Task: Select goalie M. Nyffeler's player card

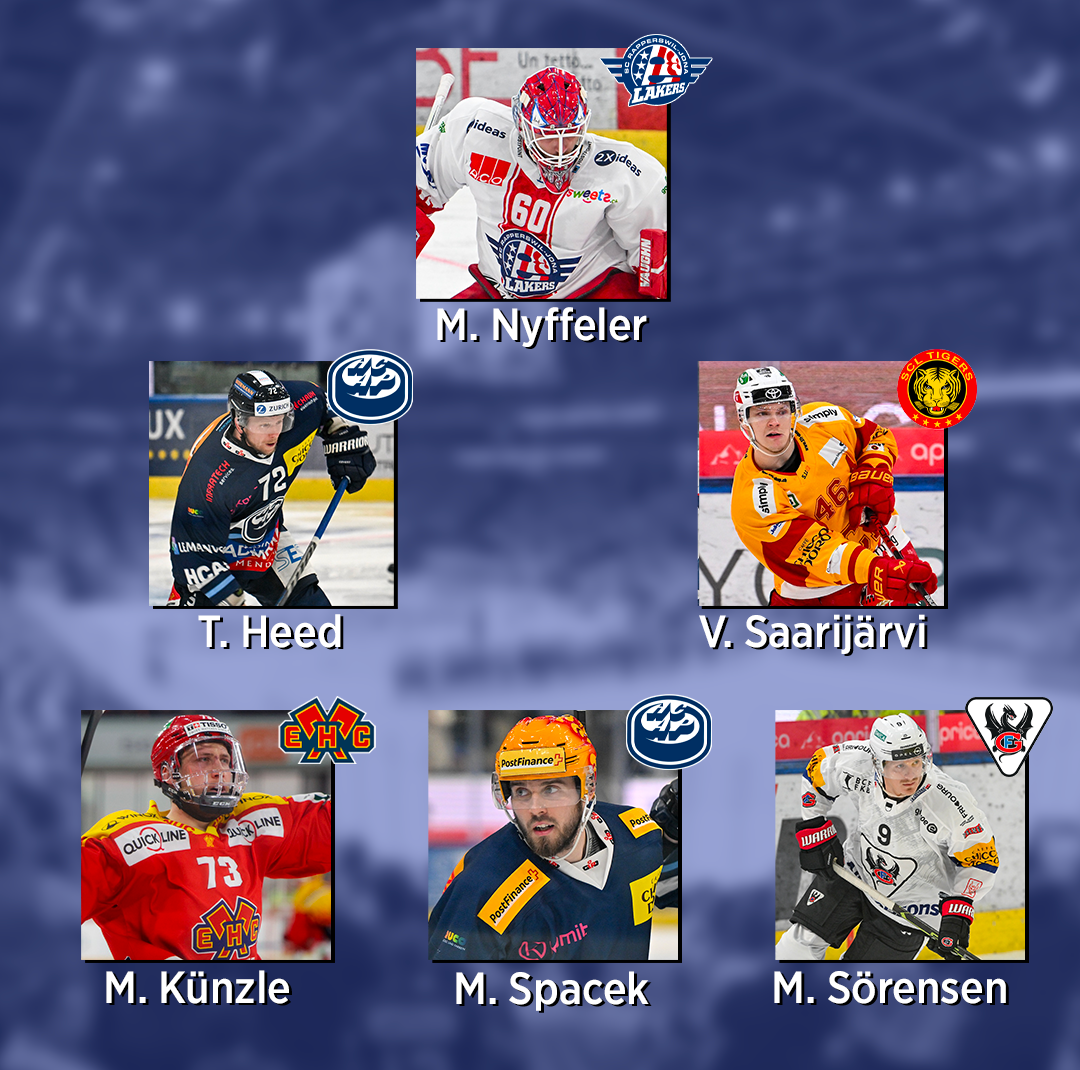Action: point(541,175)
